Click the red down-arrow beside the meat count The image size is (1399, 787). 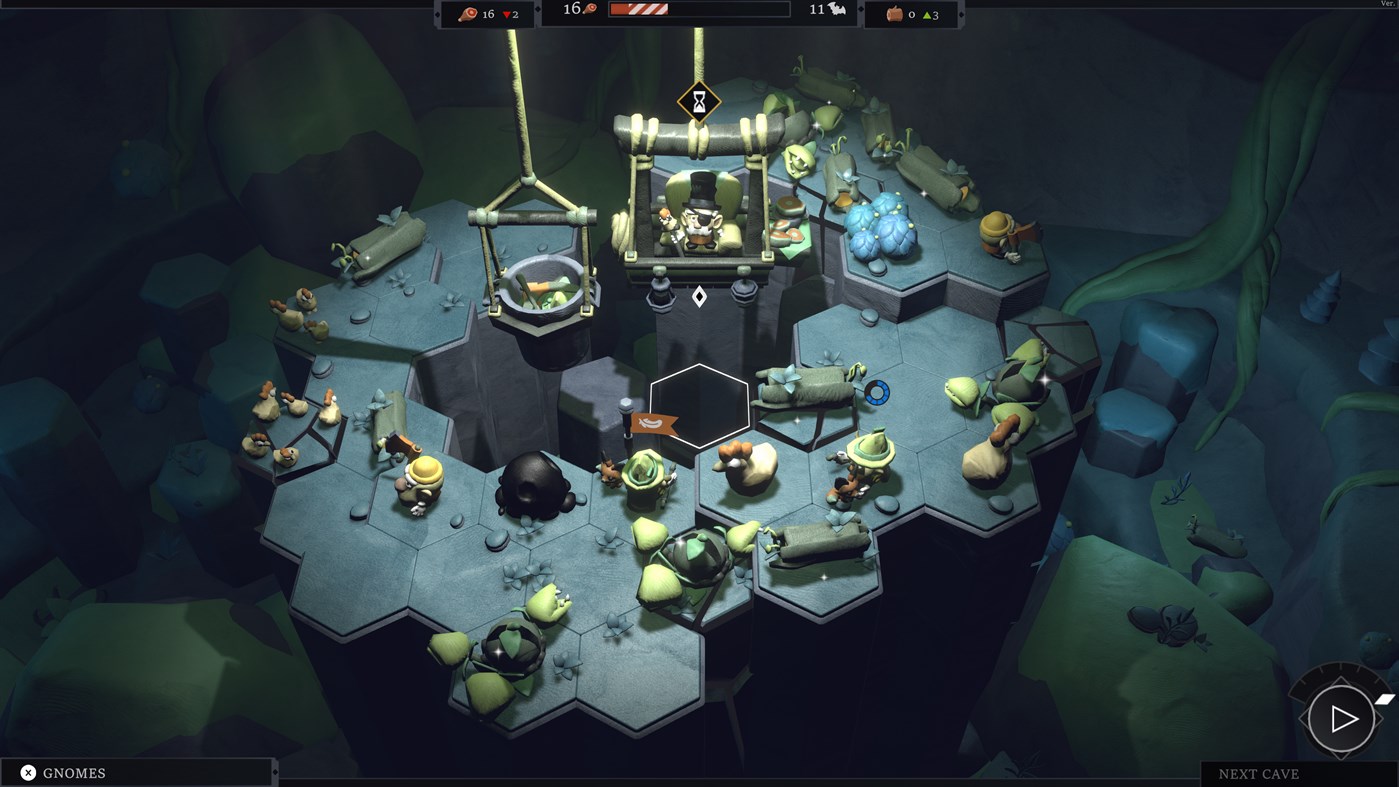click(x=505, y=14)
